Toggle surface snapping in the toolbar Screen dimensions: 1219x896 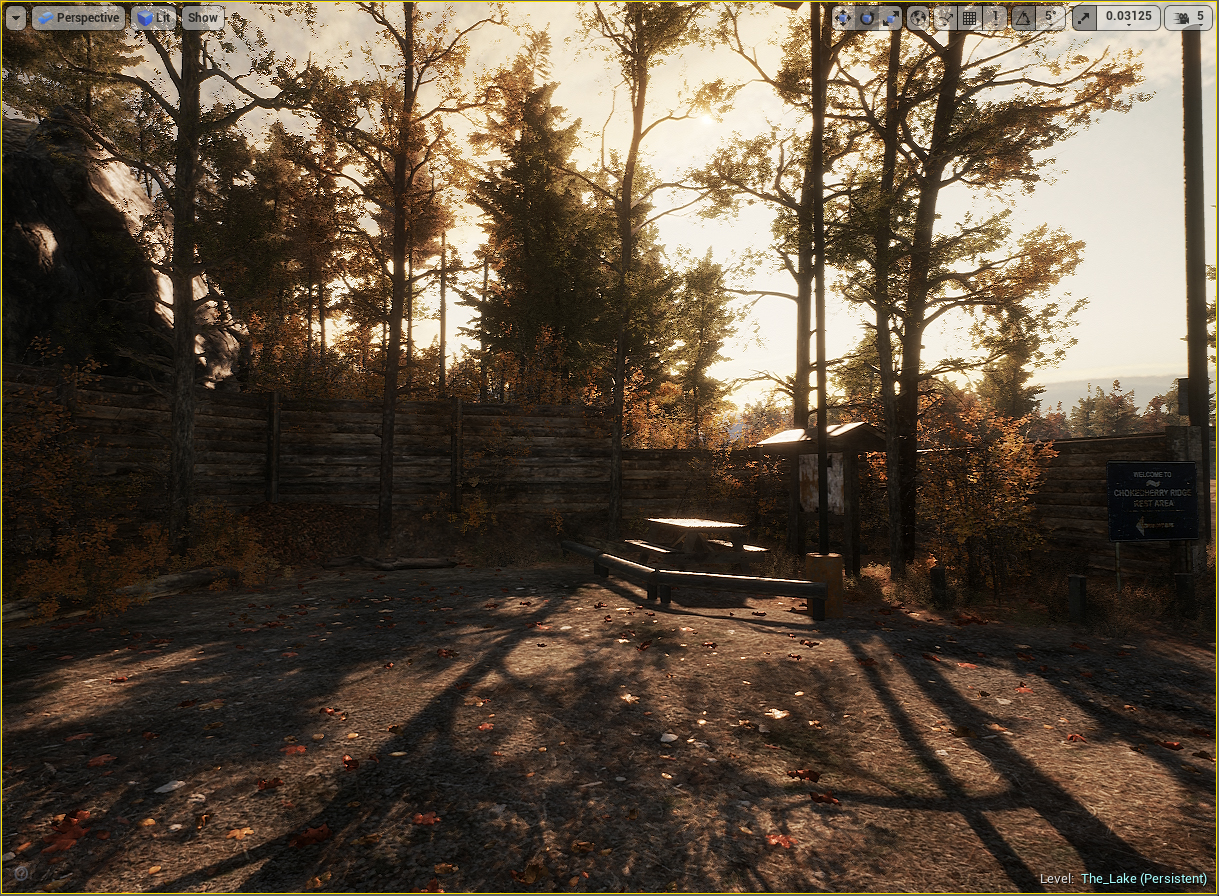pyautogui.click(x=944, y=18)
